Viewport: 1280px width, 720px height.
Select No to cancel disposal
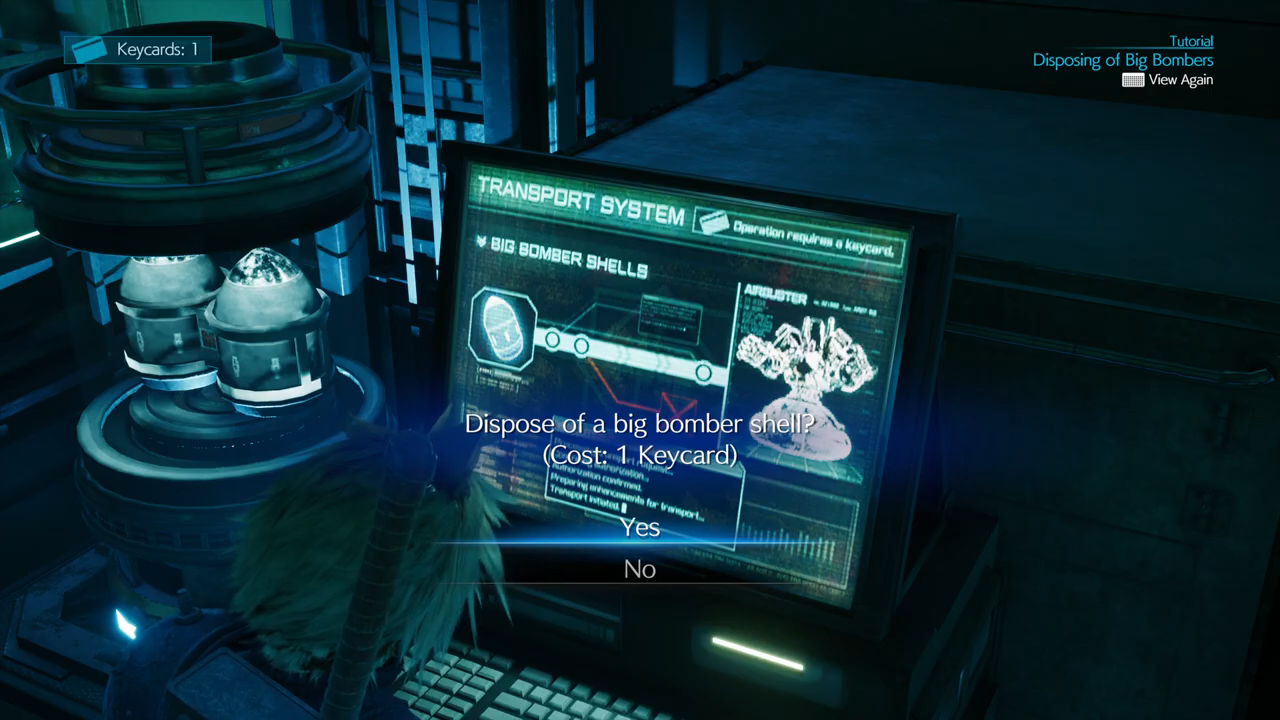[x=640, y=569]
